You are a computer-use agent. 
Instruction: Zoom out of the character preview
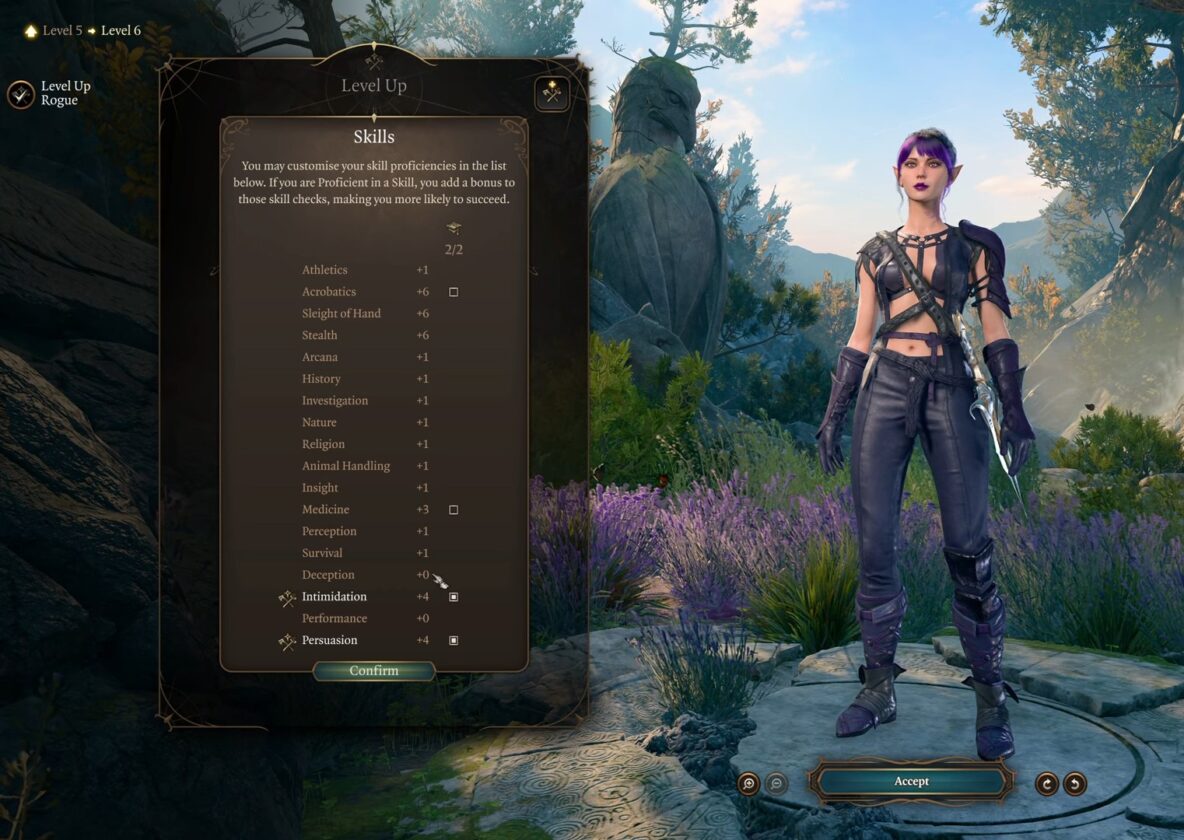(776, 783)
